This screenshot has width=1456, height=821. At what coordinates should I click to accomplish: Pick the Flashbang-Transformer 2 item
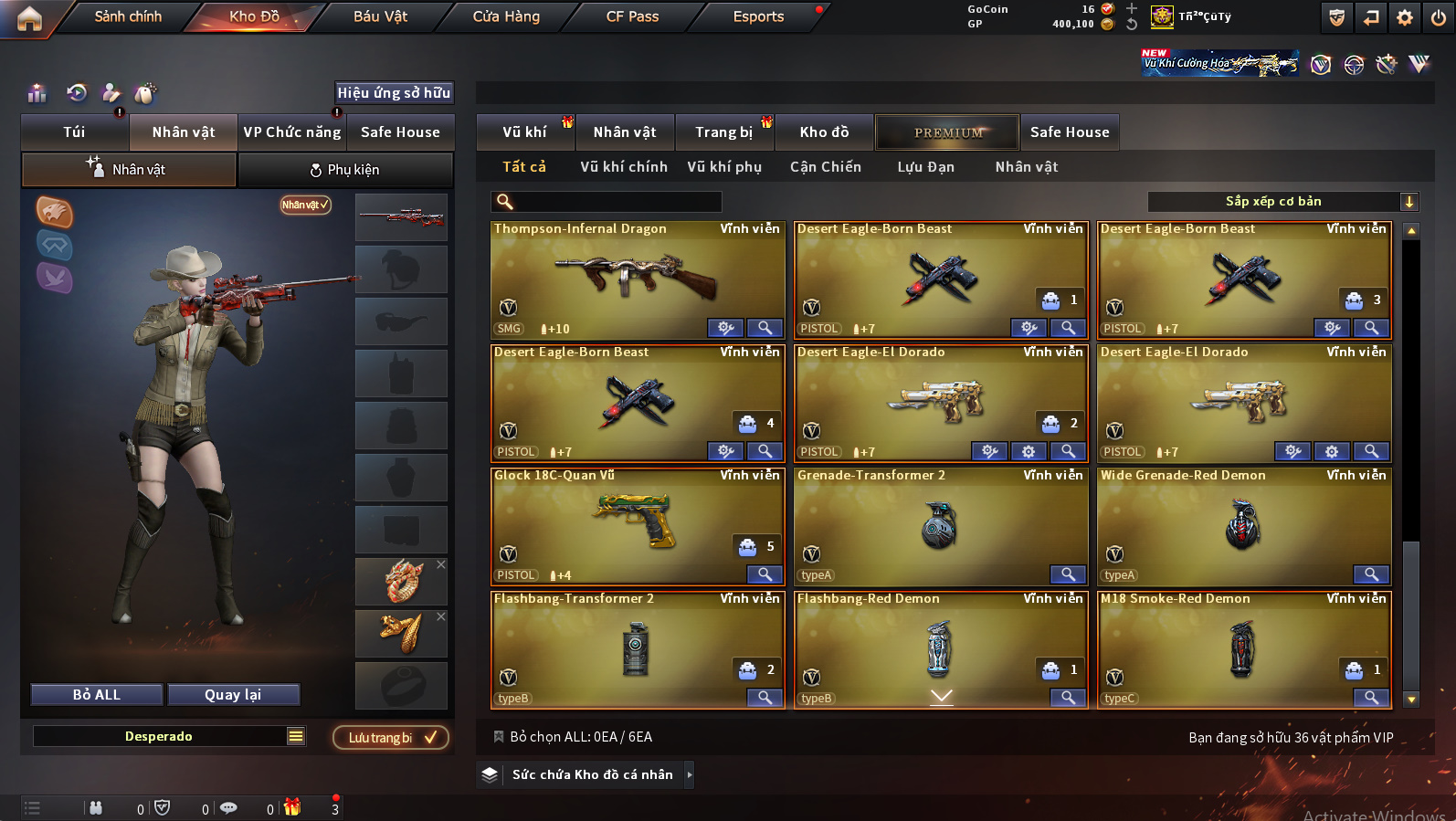(x=637, y=648)
